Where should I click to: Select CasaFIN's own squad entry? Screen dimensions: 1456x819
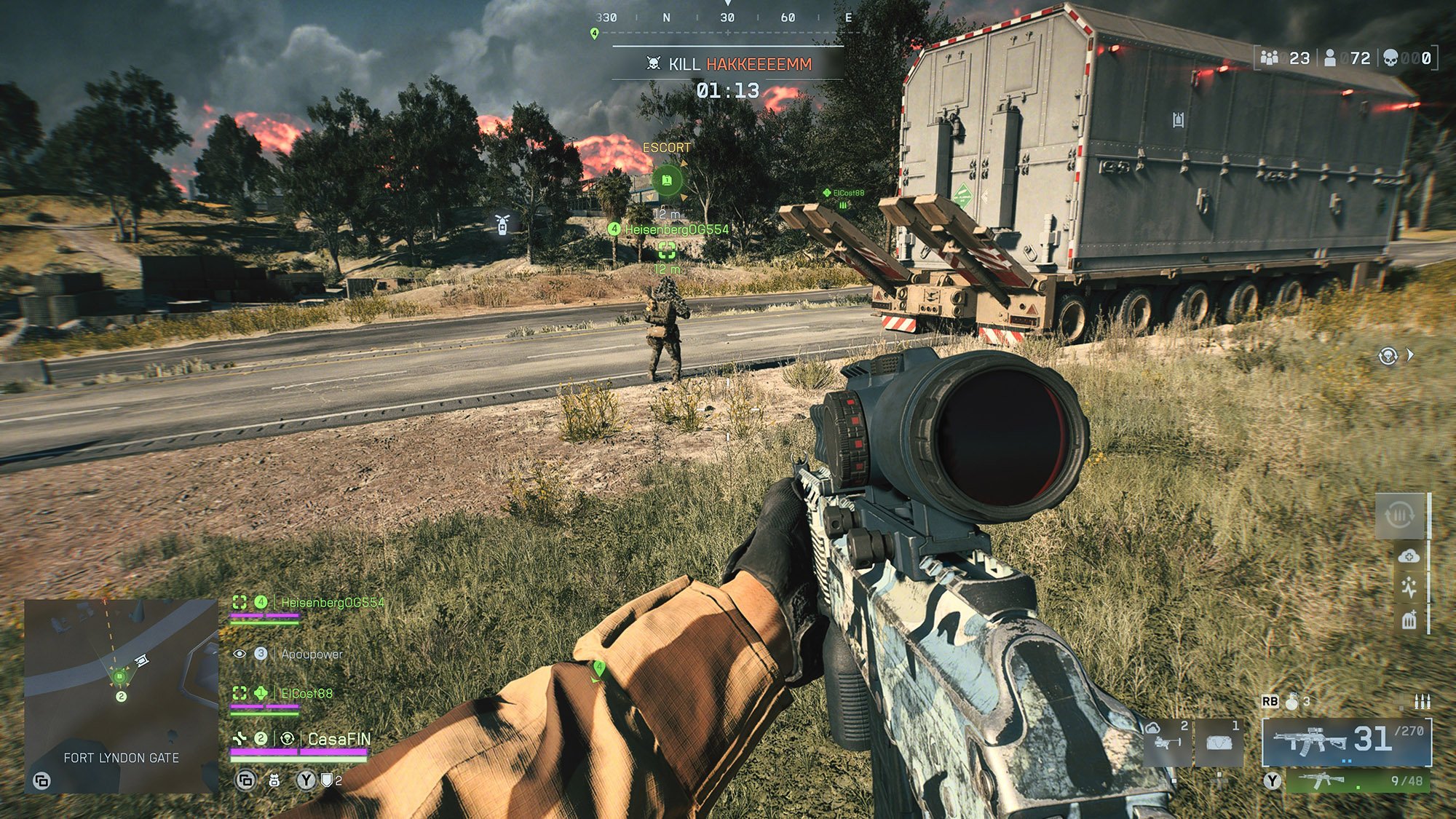click(339, 740)
